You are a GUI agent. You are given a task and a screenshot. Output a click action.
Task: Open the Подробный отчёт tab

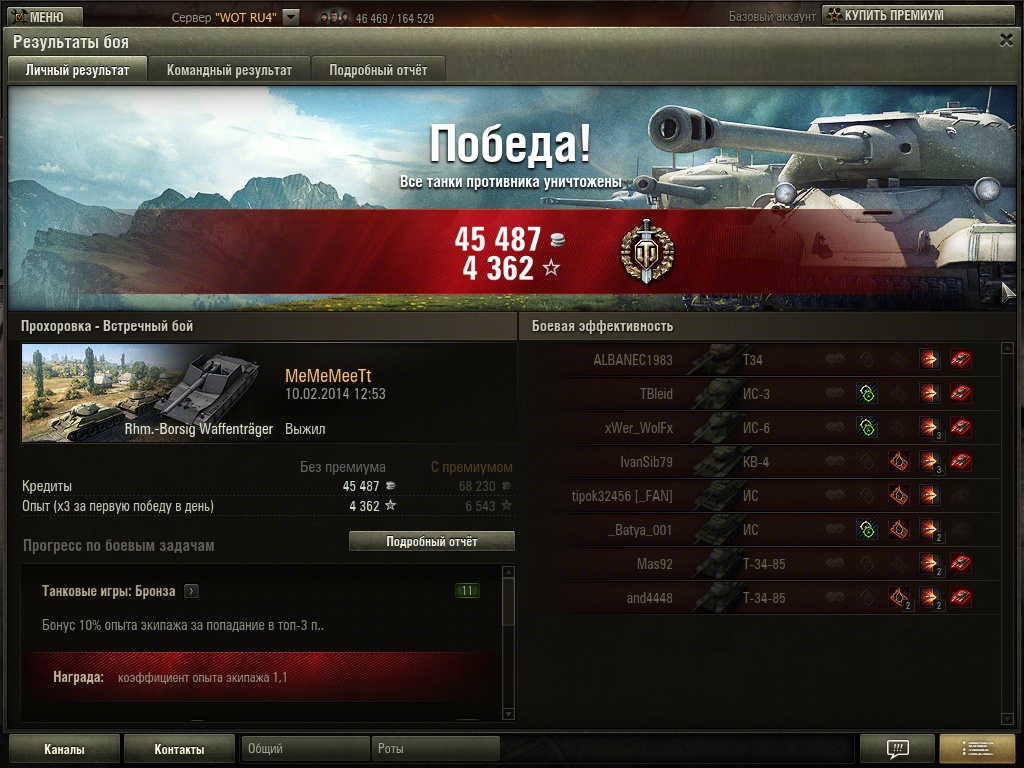(378, 70)
